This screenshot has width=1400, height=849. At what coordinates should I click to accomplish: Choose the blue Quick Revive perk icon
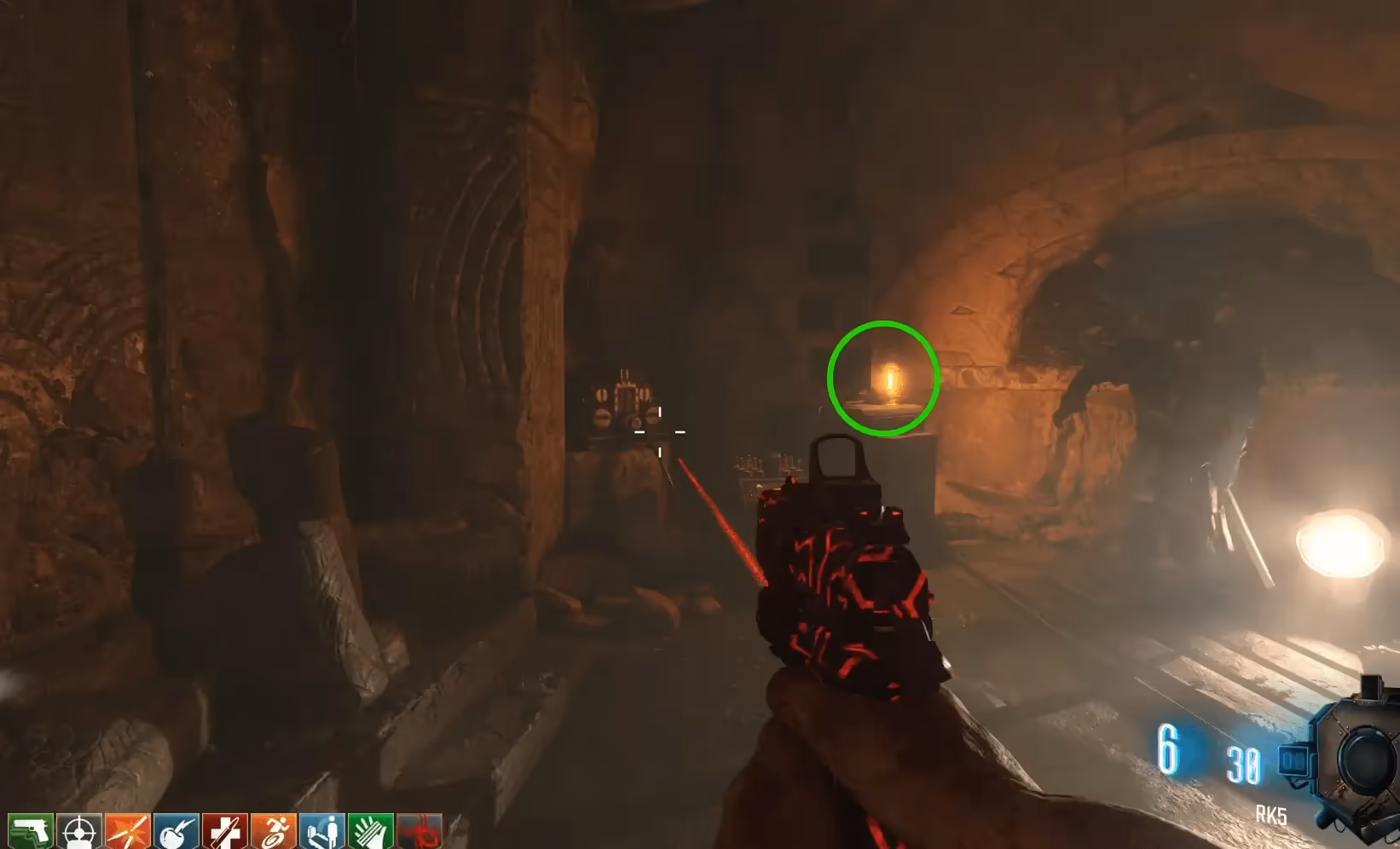(322, 831)
